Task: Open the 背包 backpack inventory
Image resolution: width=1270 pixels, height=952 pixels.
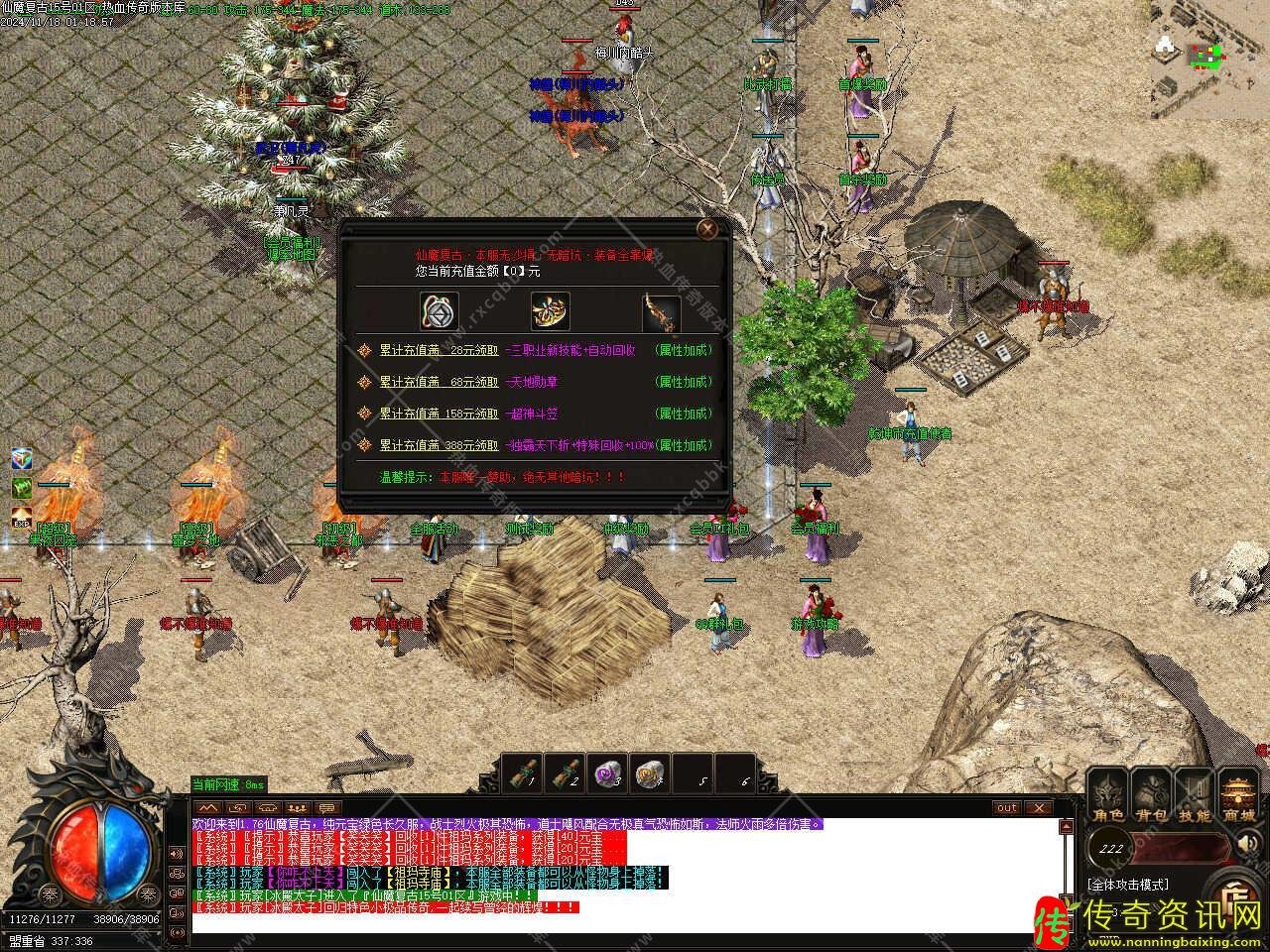Action: click(1151, 796)
